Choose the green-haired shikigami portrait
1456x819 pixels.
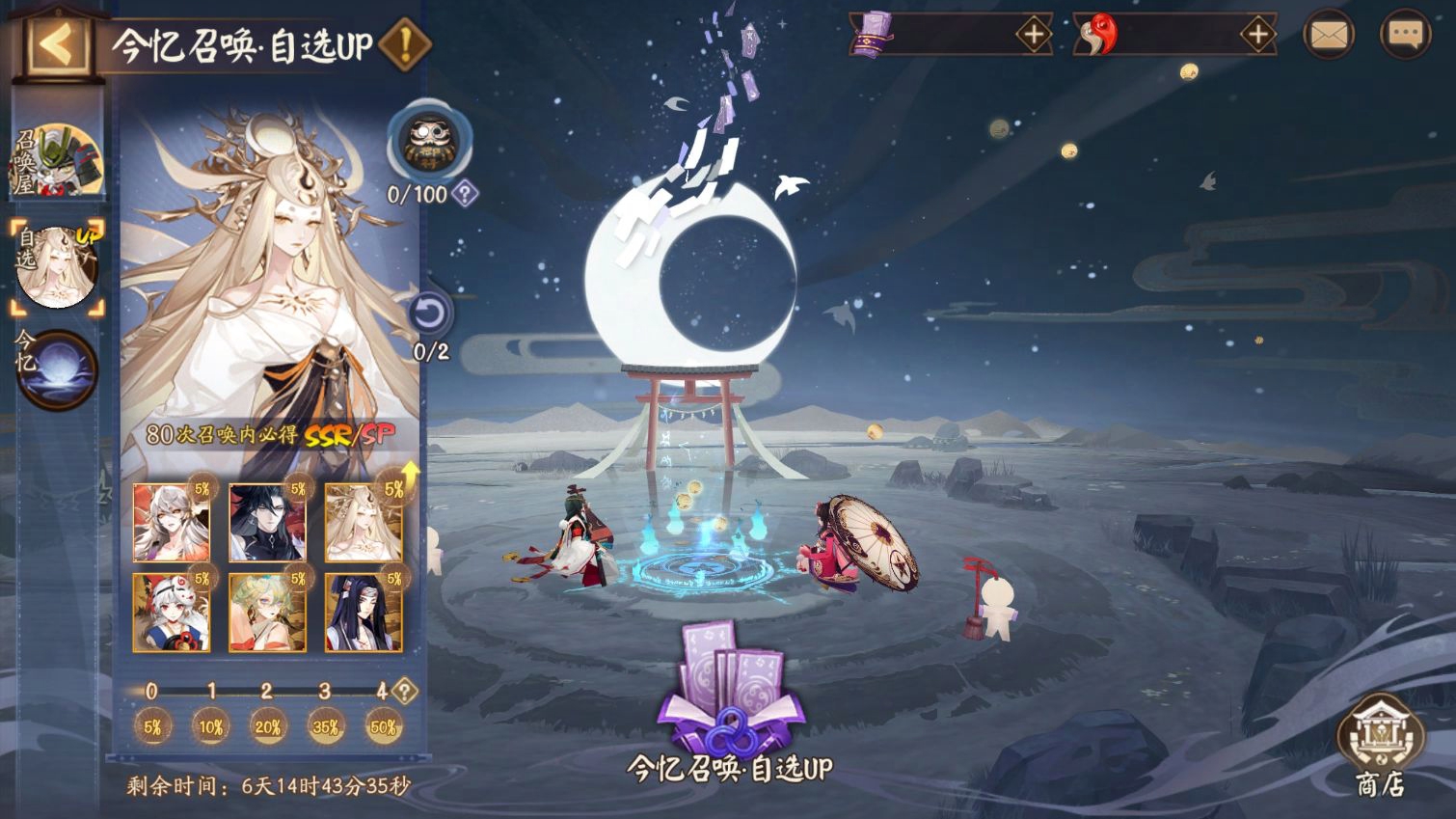pos(267,613)
